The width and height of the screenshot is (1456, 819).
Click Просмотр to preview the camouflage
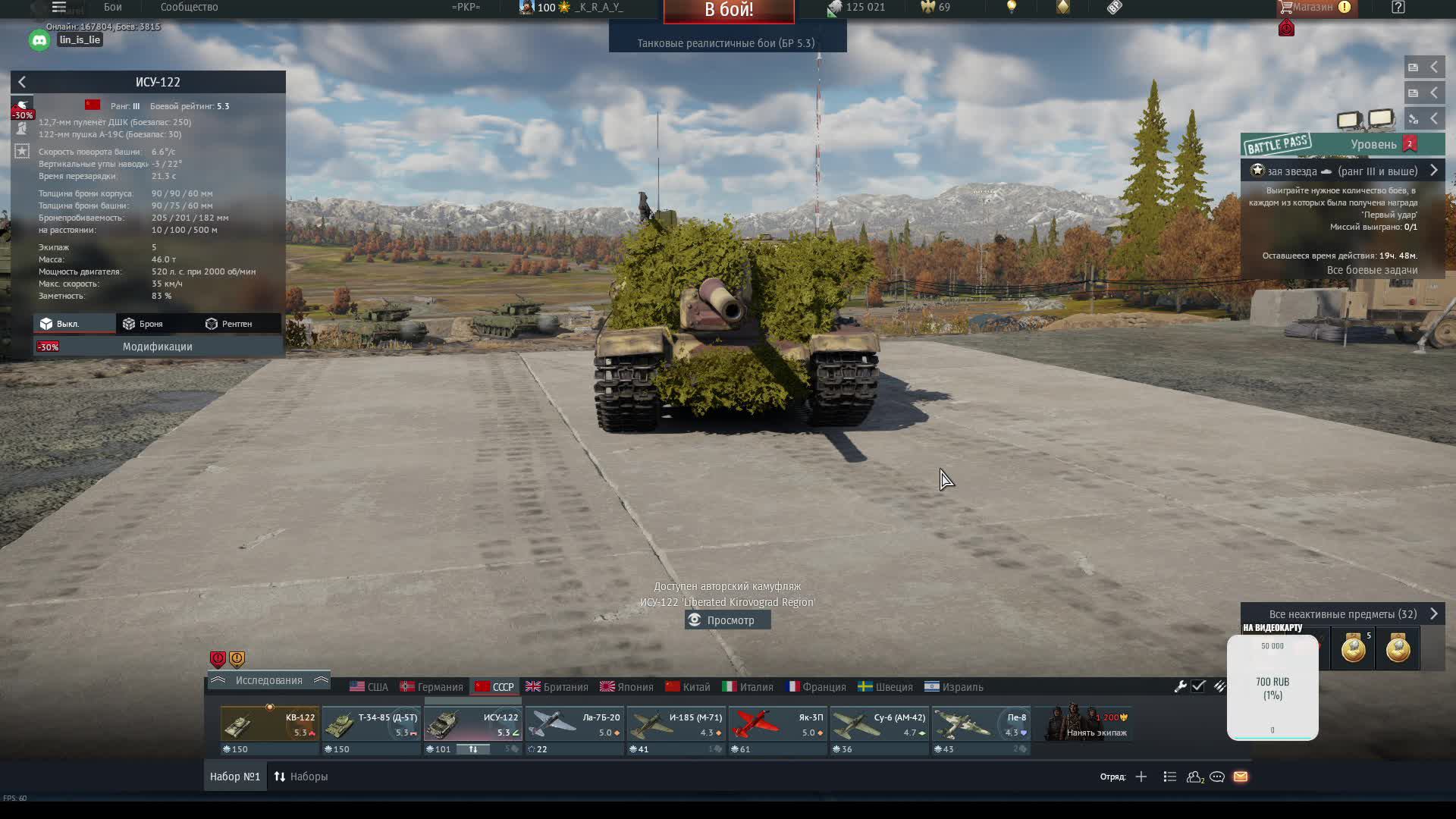tap(727, 620)
